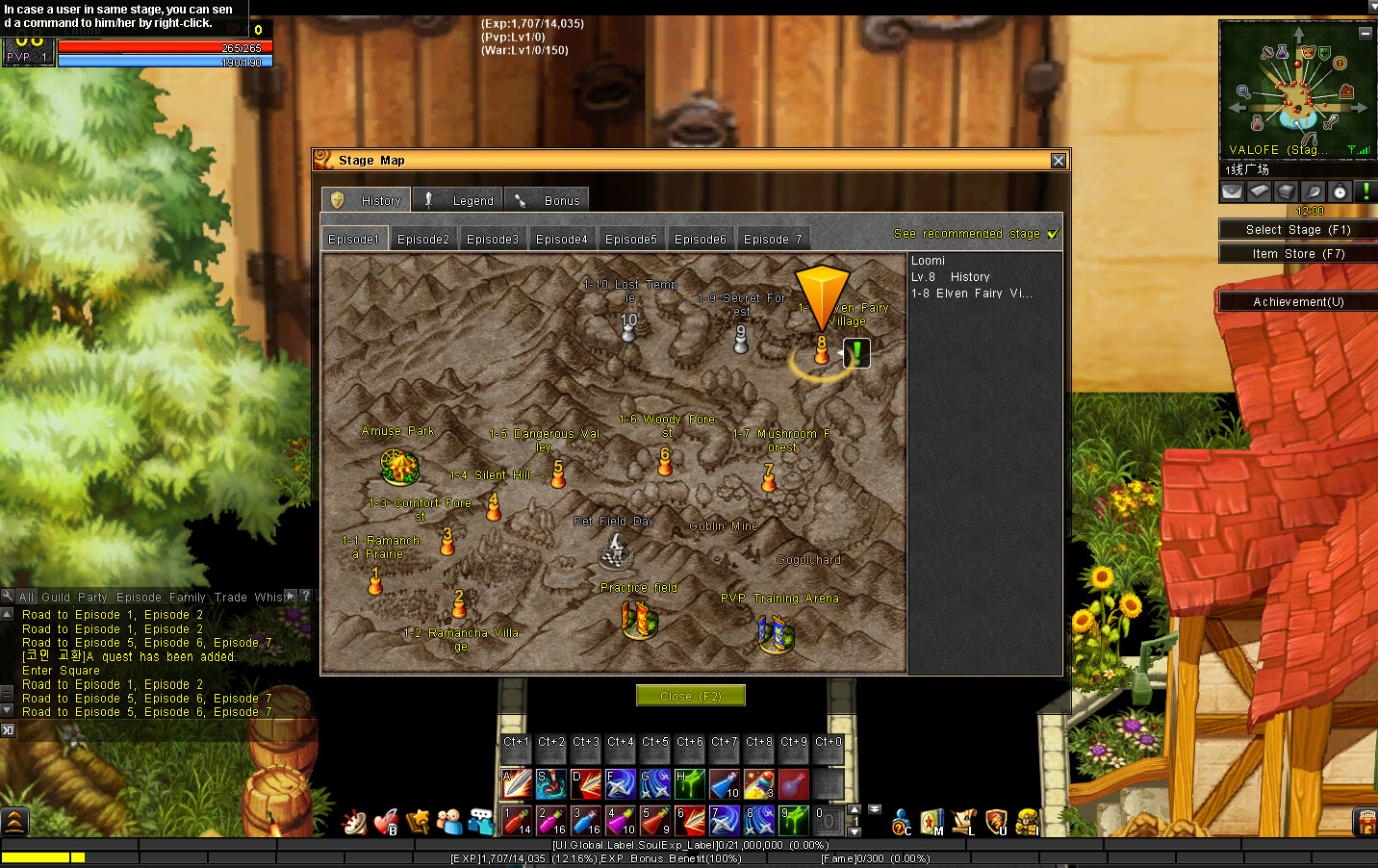Open the All chat channel filter

pyautogui.click(x=26, y=596)
